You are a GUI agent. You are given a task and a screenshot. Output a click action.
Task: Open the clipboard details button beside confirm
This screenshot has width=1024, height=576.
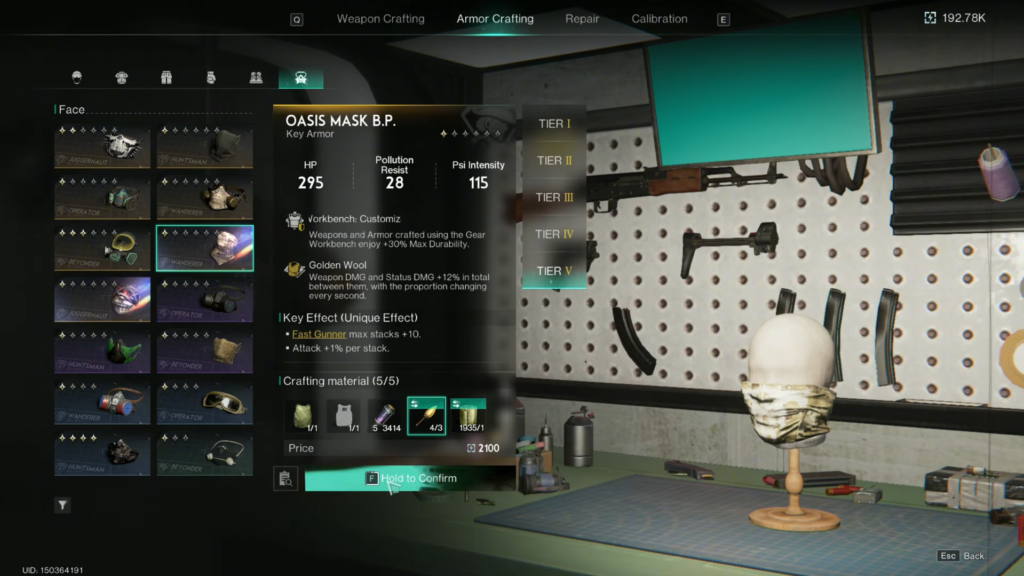coord(286,479)
